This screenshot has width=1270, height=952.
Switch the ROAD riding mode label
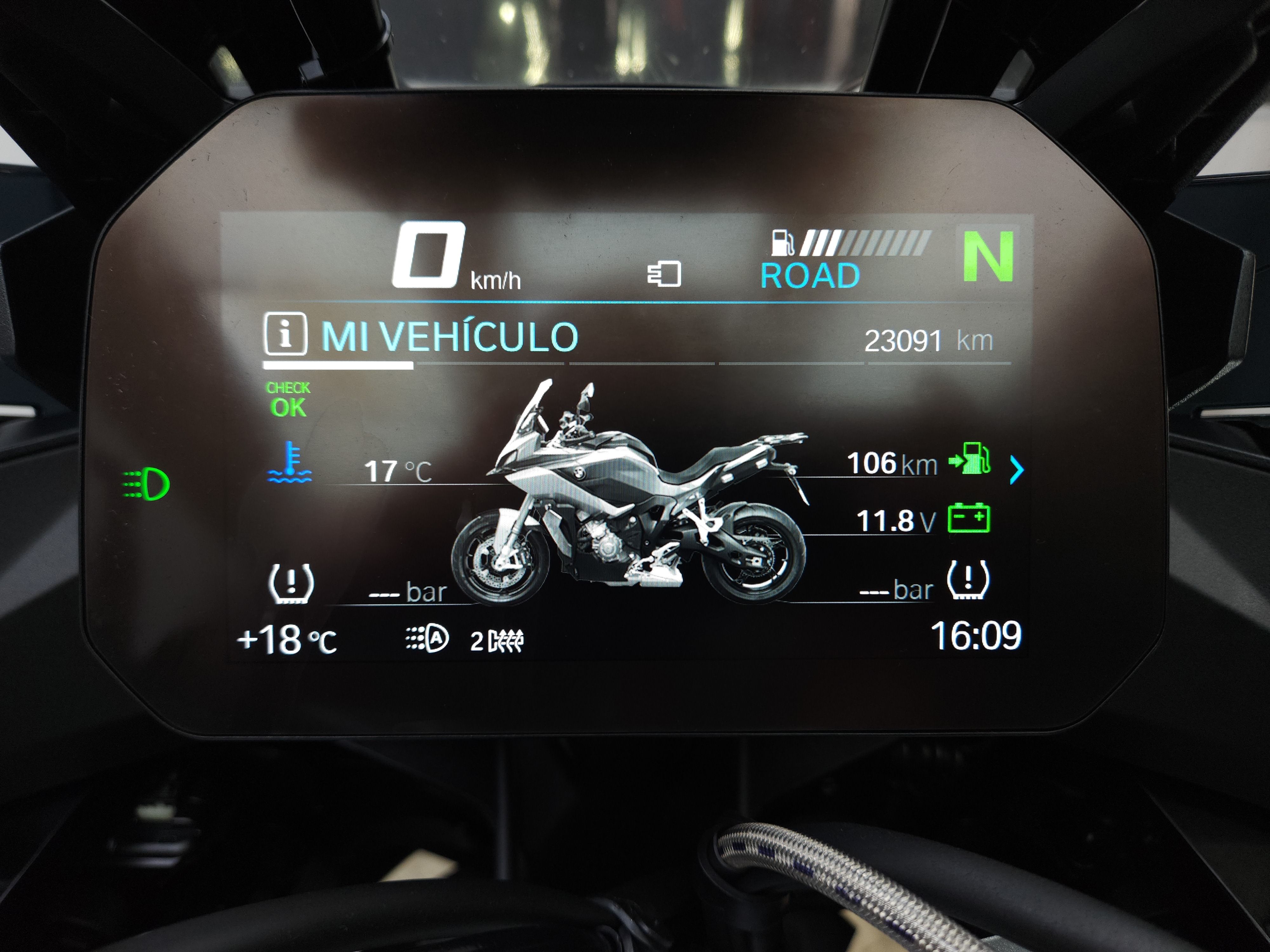[810, 275]
